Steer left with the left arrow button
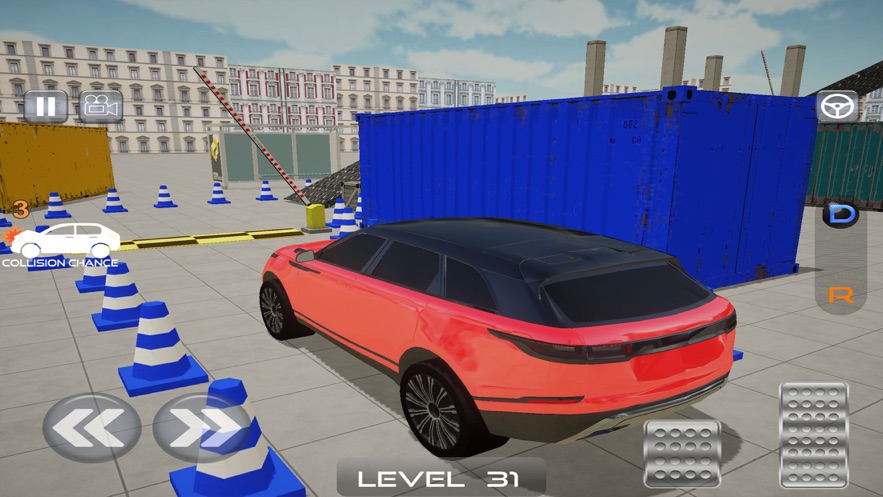The height and width of the screenshot is (497, 883). click(x=92, y=427)
